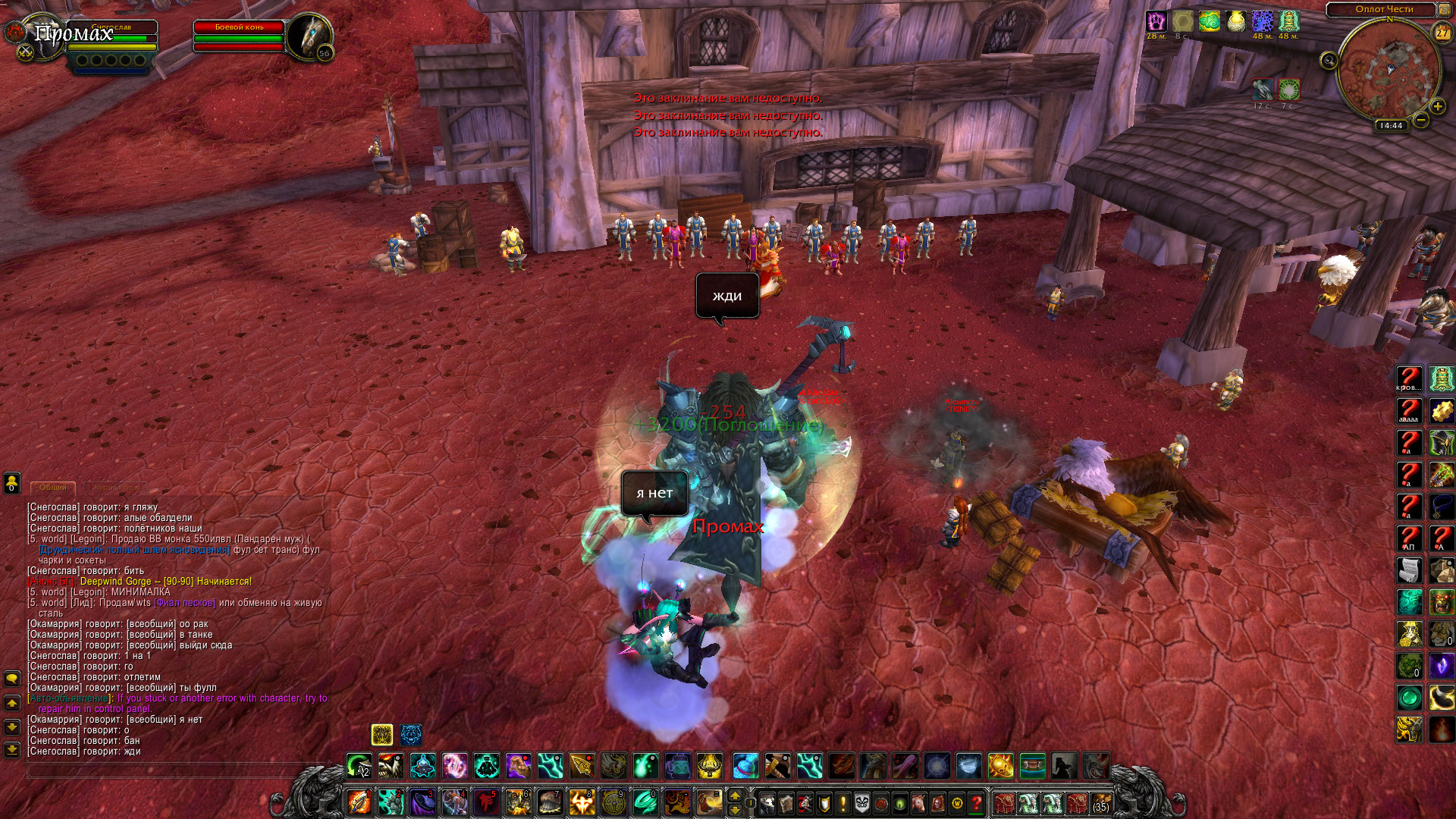This screenshot has height=819, width=1456.
Task: Activate the green paw ability in slot 2
Action: [x=391, y=802]
